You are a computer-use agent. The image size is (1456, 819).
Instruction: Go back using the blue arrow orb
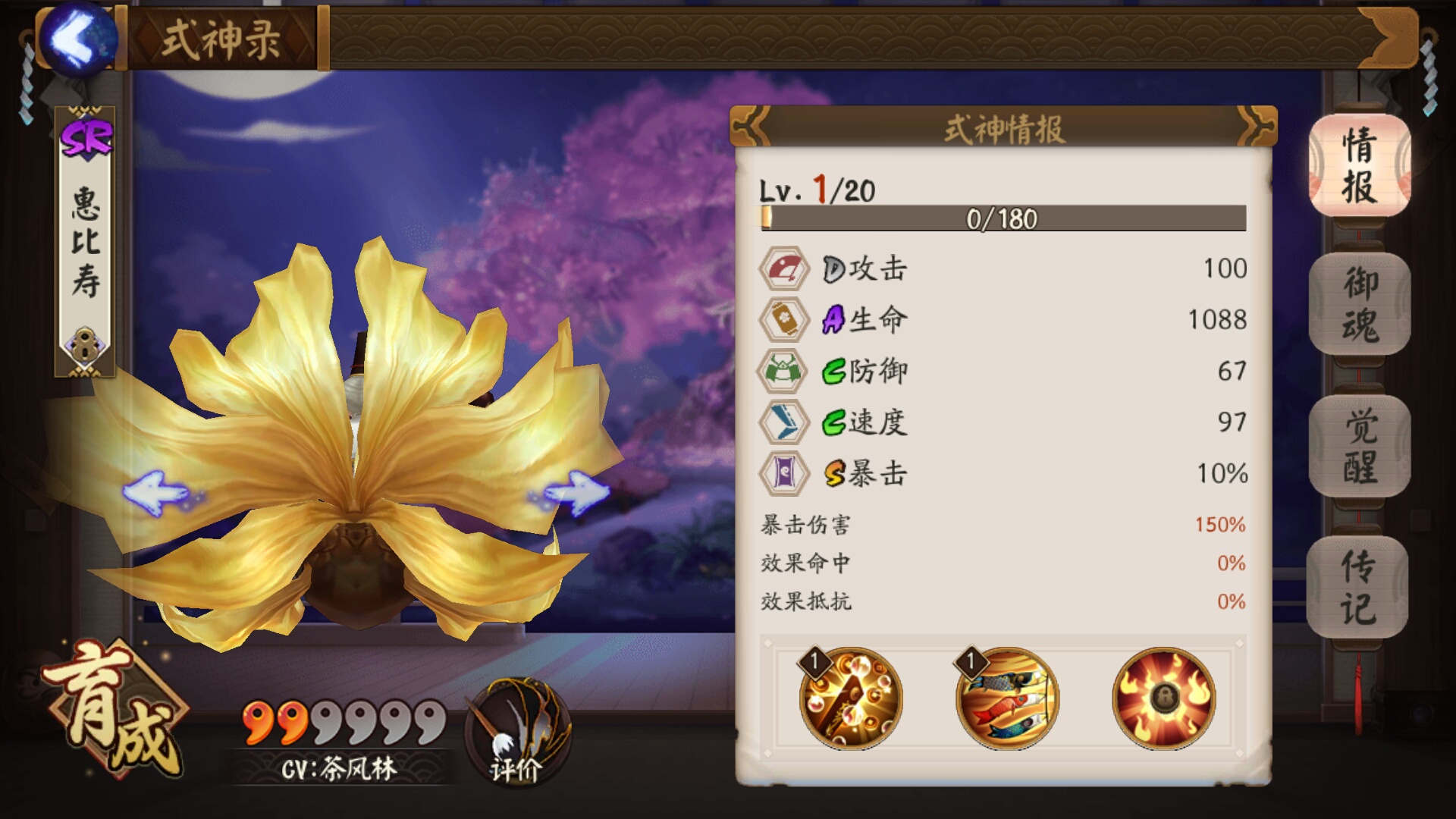click(x=77, y=38)
